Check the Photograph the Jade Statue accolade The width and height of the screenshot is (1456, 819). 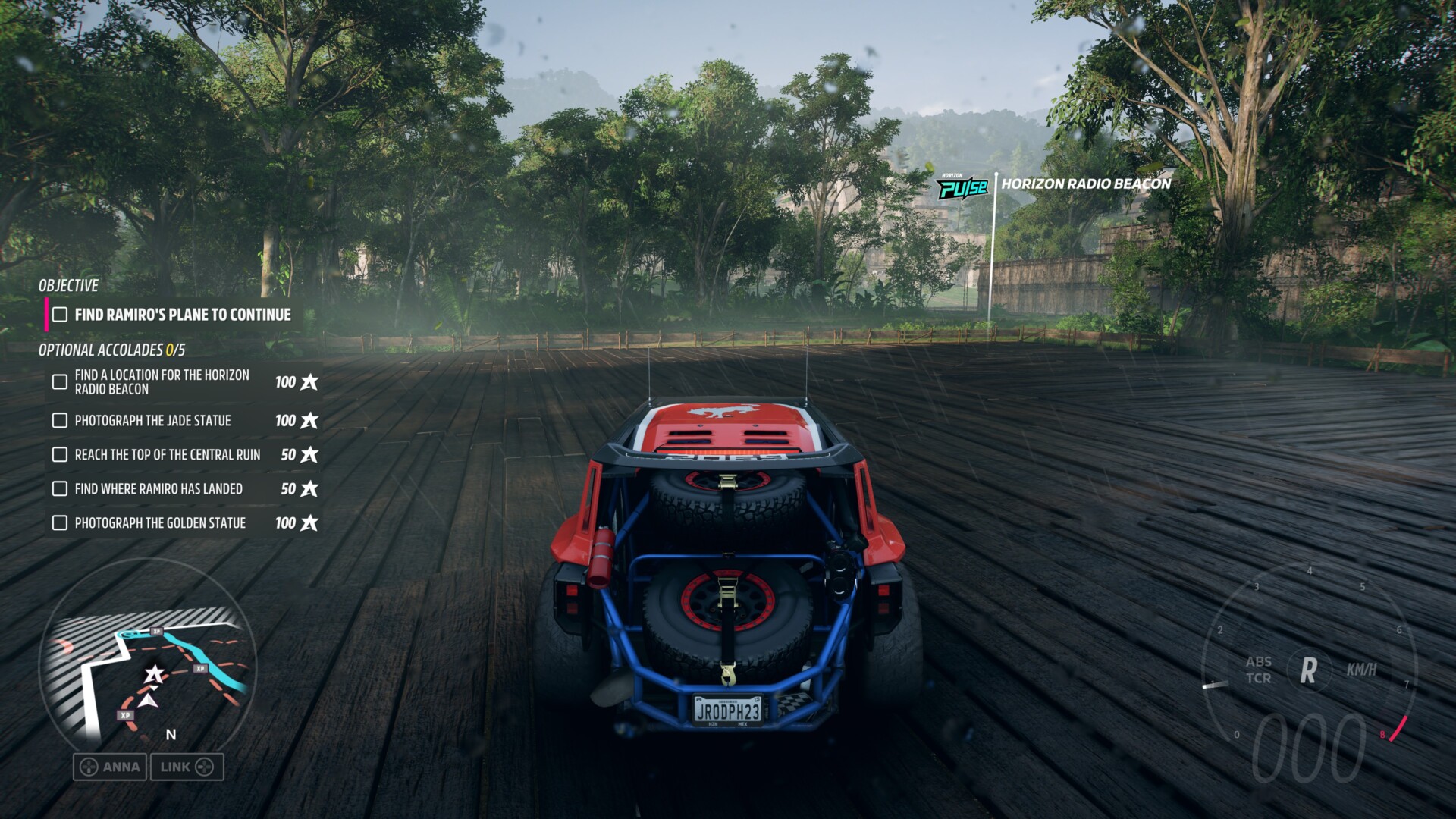(60, 420)
